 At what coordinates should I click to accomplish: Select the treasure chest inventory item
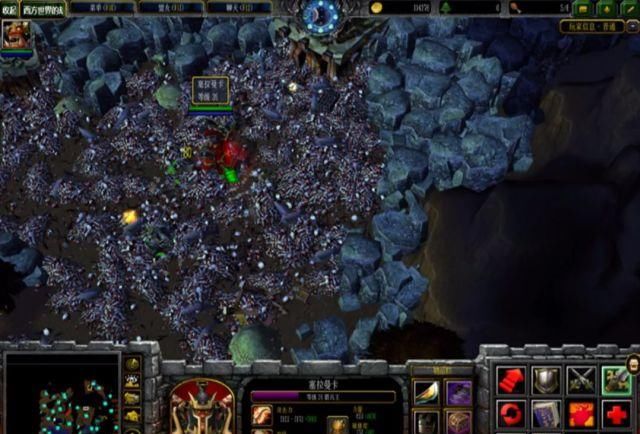(x=458, y=421)
